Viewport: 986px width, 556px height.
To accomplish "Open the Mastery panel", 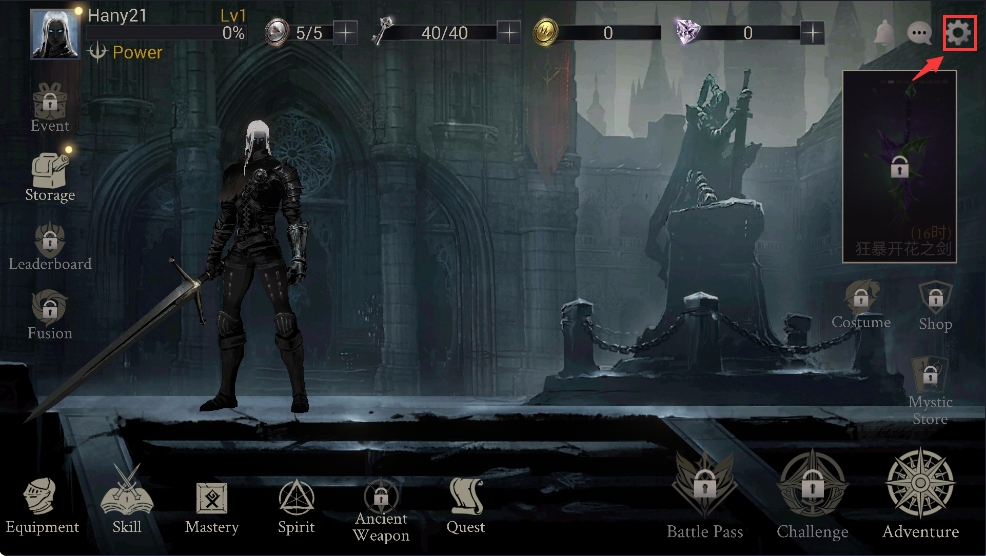I will [212, 503].
